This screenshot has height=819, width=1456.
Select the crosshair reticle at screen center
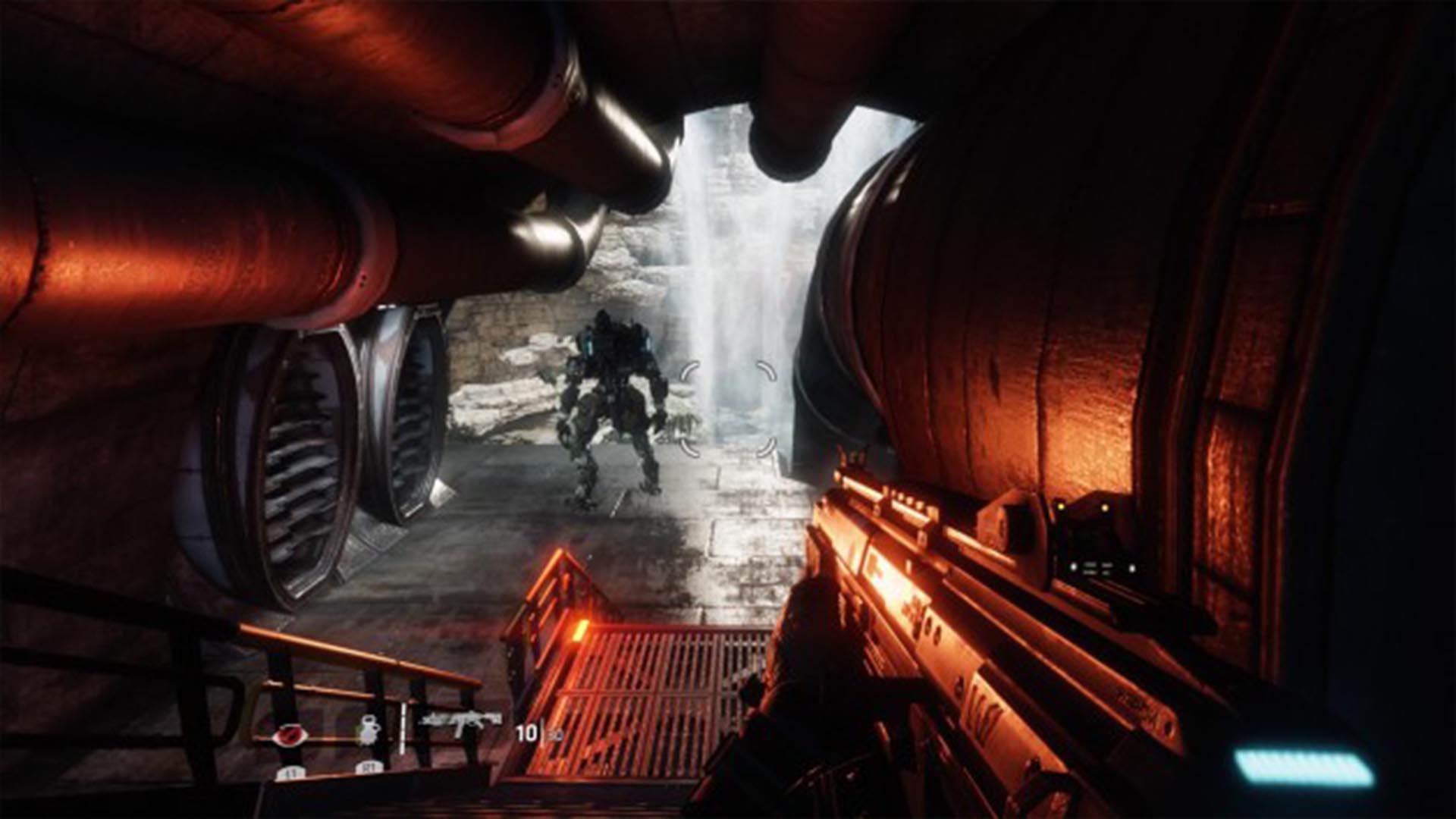(x=728, y=409)
